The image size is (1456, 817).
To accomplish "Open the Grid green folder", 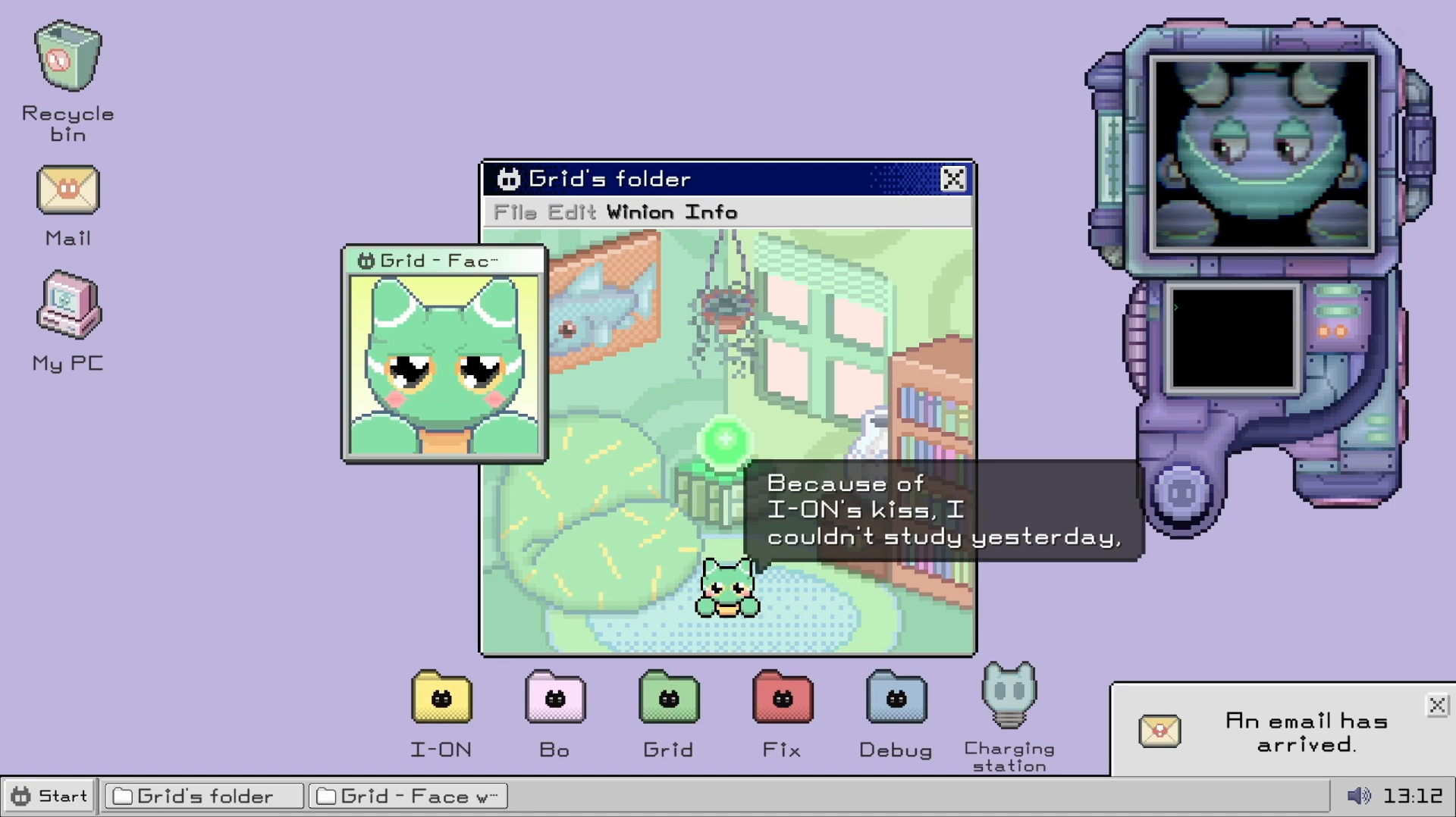I will click(x=669, y=697).
